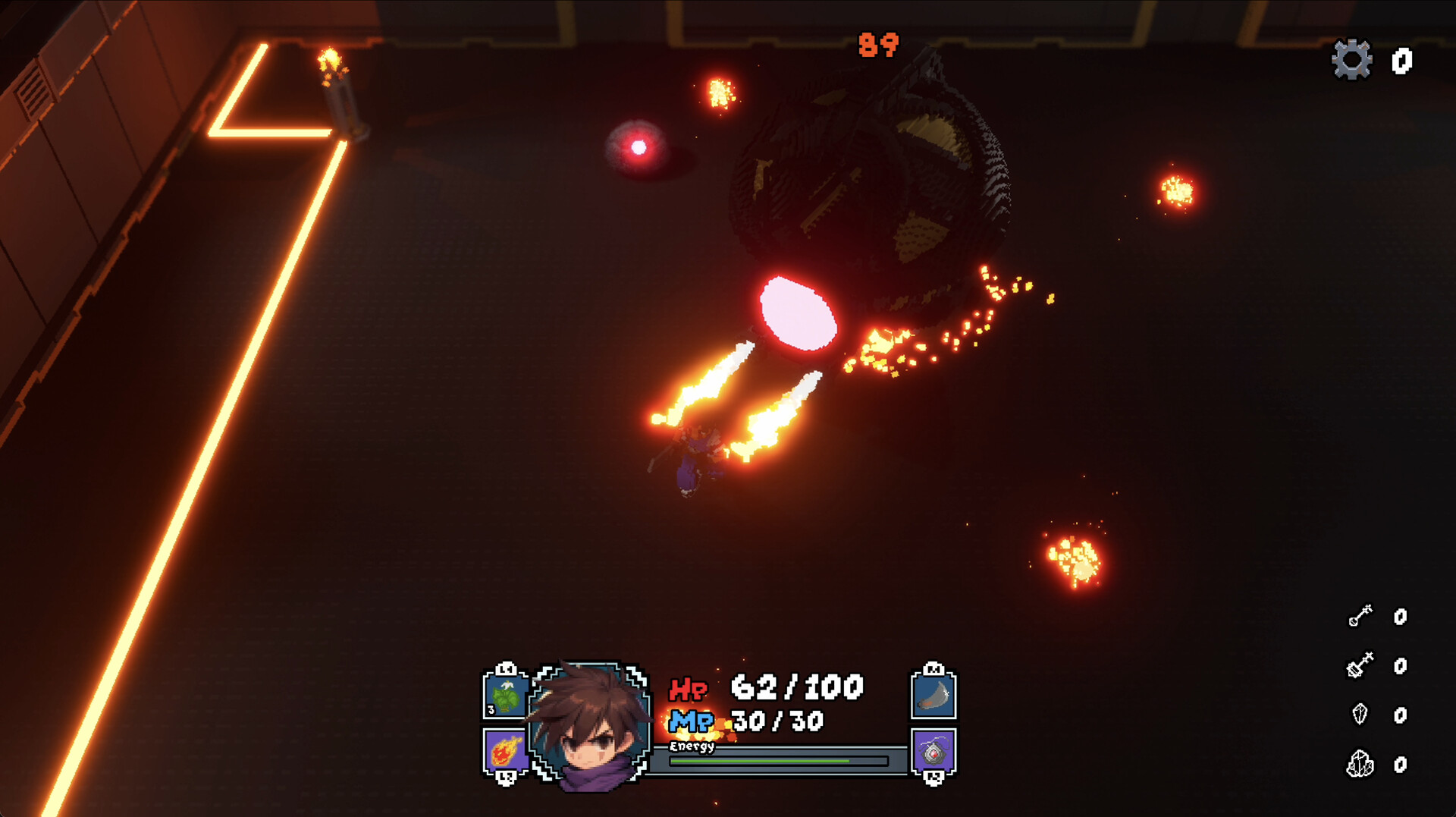Click the ornate star key icon
The image size is (1456, 817).
click(x=1360, y=666)
